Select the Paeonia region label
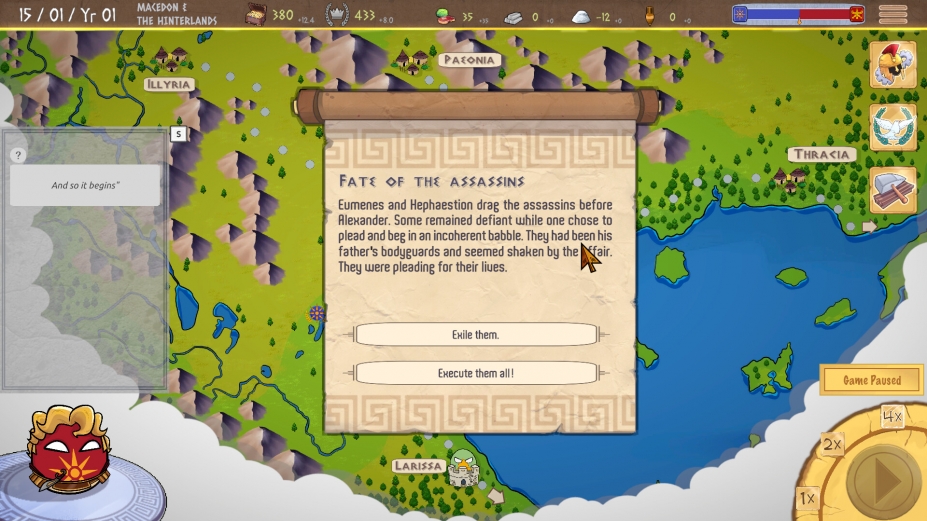Screen dimensions: 927x521 click(469, 60)
